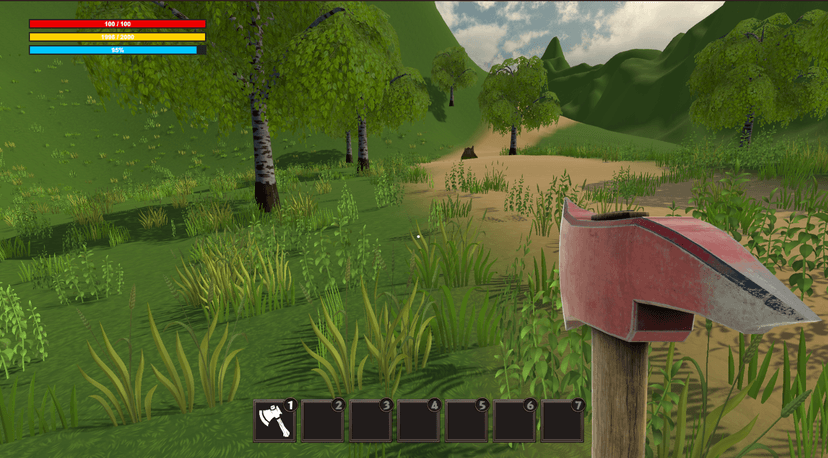
Task: Click empty hotbar slot numbered 7
Action: pos(561,421)
